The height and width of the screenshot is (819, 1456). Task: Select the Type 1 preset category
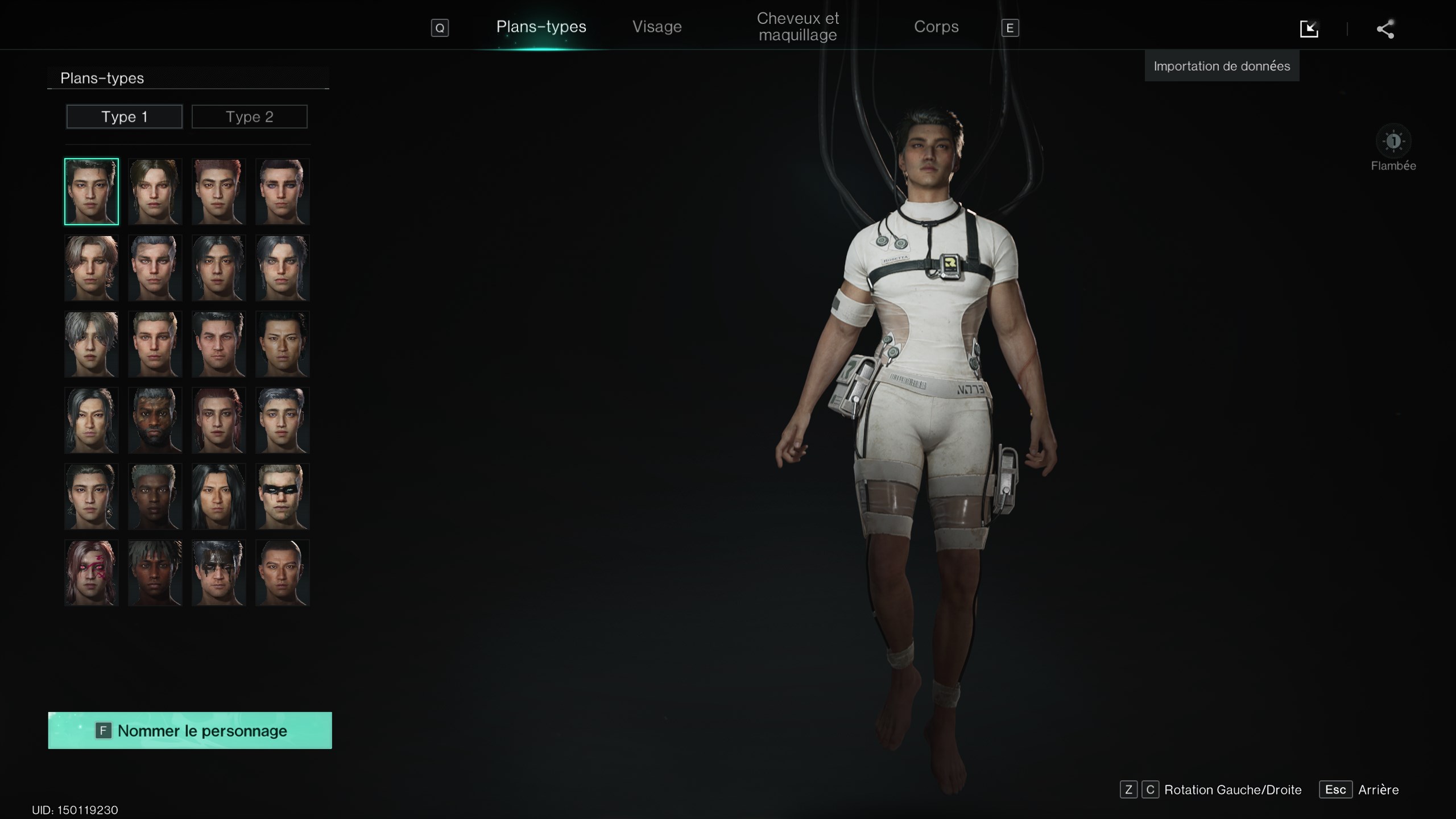(124, 116)
